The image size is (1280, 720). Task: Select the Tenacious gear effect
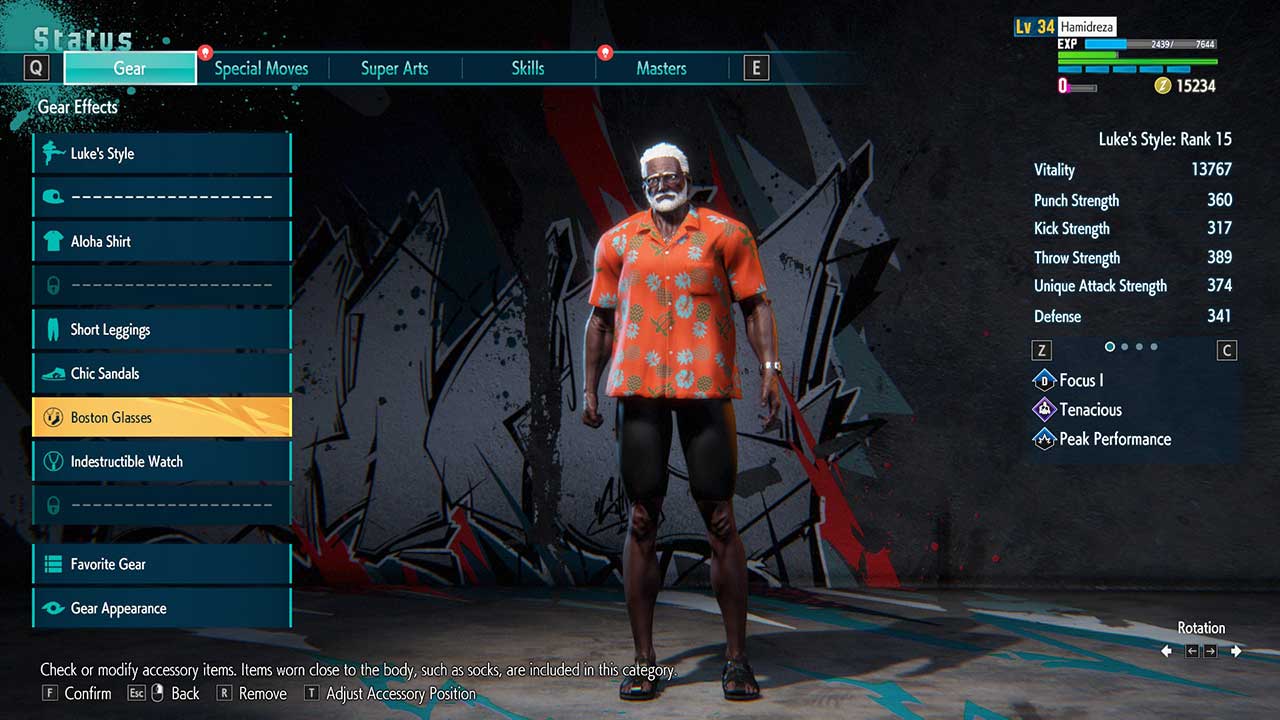pos(1089,409)
